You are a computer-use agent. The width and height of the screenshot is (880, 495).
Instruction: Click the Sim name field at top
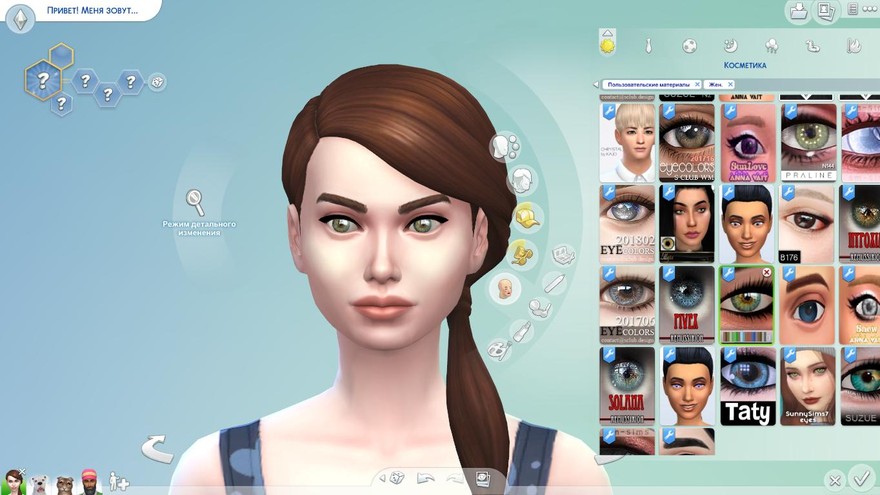[92, 11]
